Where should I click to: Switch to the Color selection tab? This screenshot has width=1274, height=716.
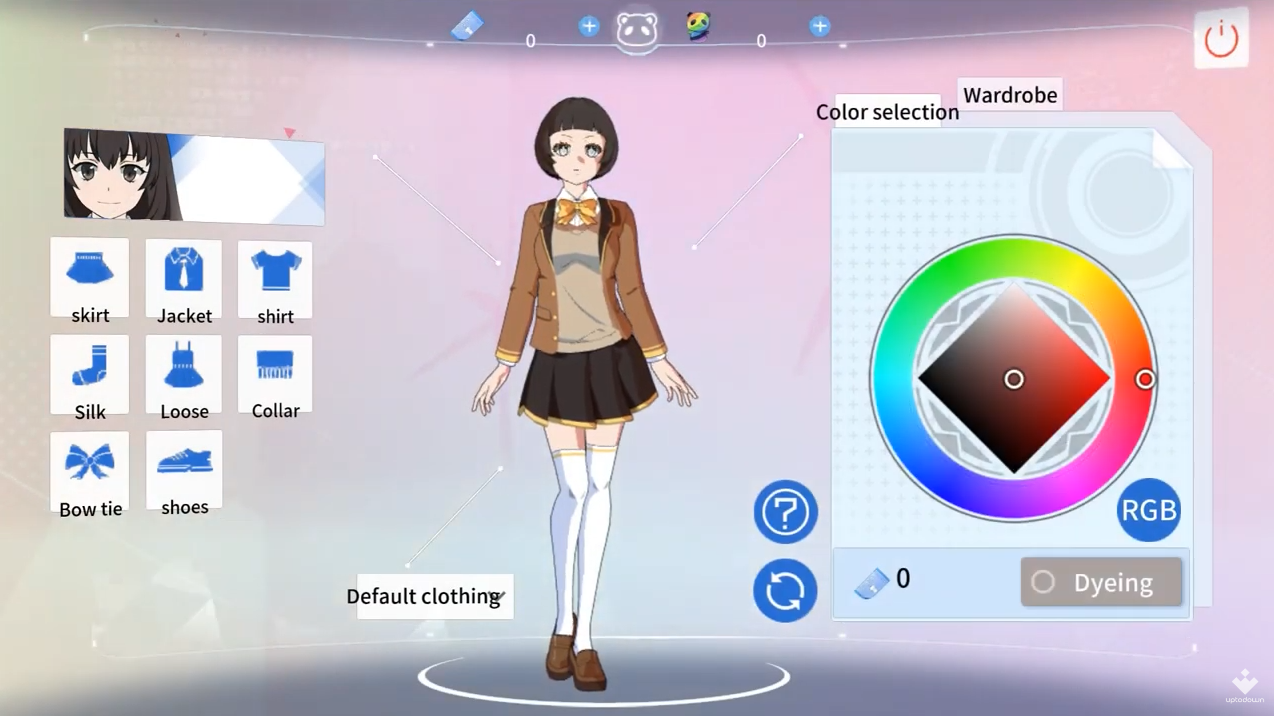[x=887, y=112]
